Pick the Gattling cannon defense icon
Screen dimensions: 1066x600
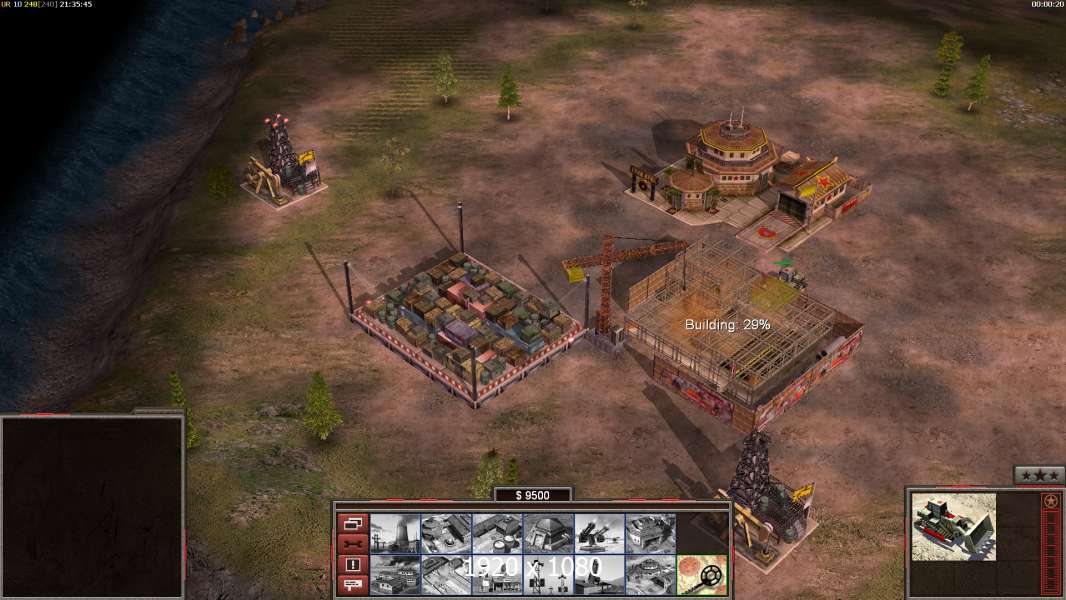click(599, 534)
